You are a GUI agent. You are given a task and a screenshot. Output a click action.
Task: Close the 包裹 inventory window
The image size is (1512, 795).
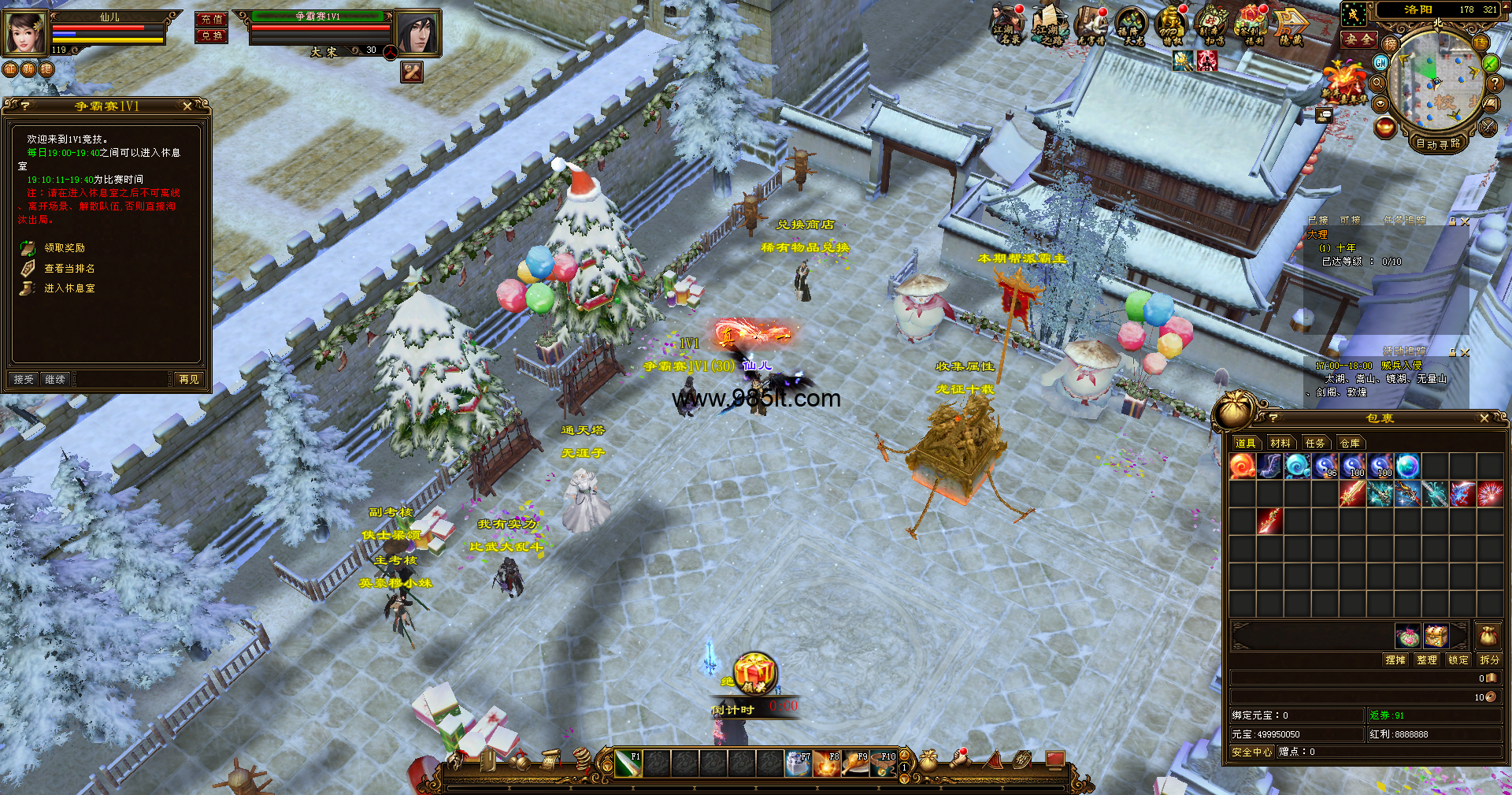pyautogui.click(x=1484, y=418)
